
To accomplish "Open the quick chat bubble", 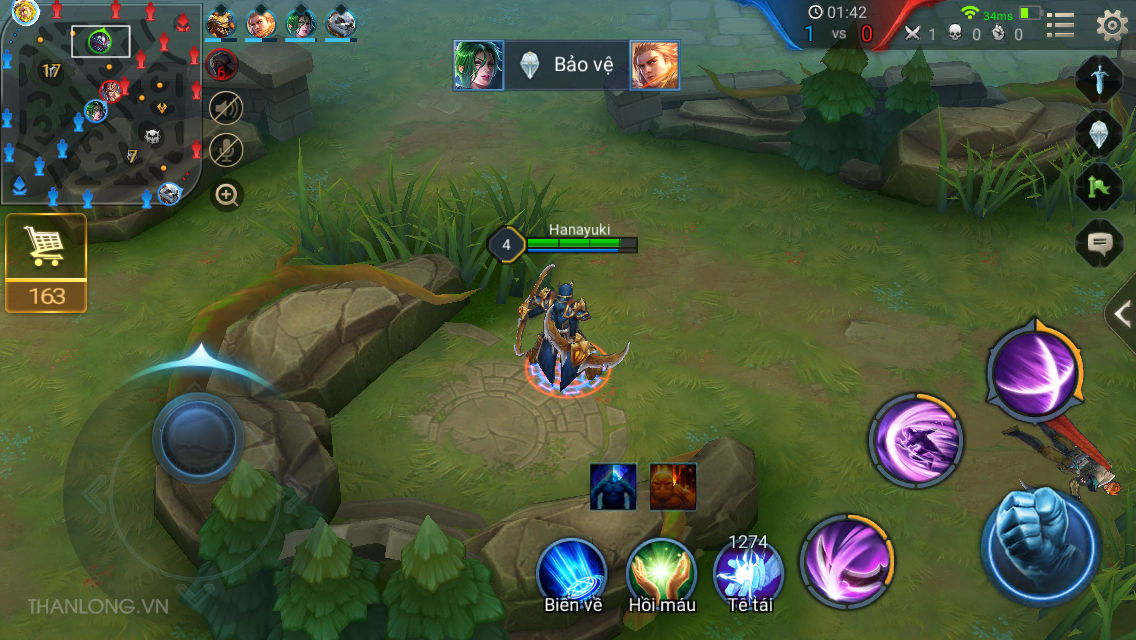I will coord(1099,242).
